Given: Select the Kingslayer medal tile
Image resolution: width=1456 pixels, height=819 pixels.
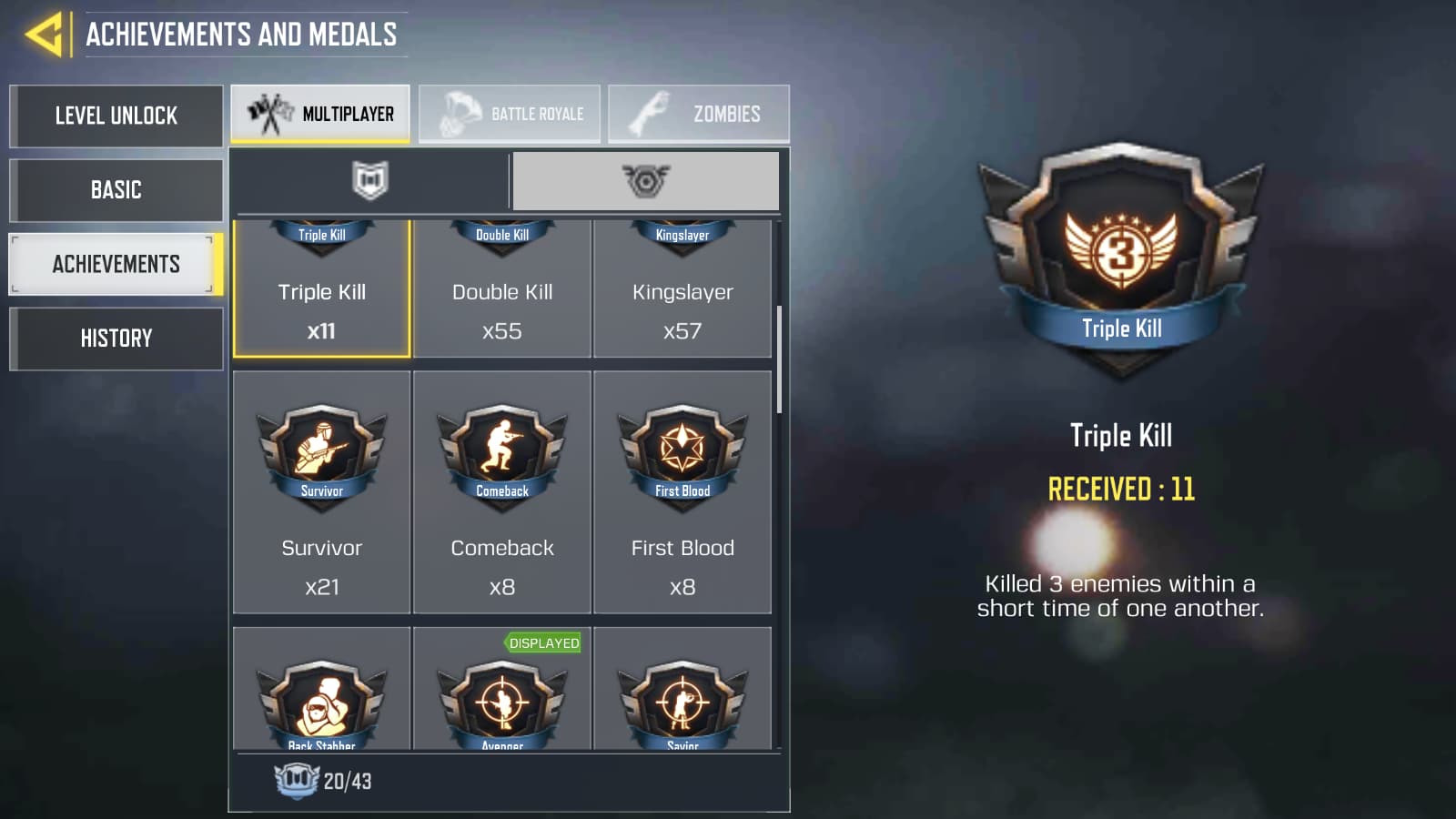Looking at the screenshot, I should coord(682,291).
